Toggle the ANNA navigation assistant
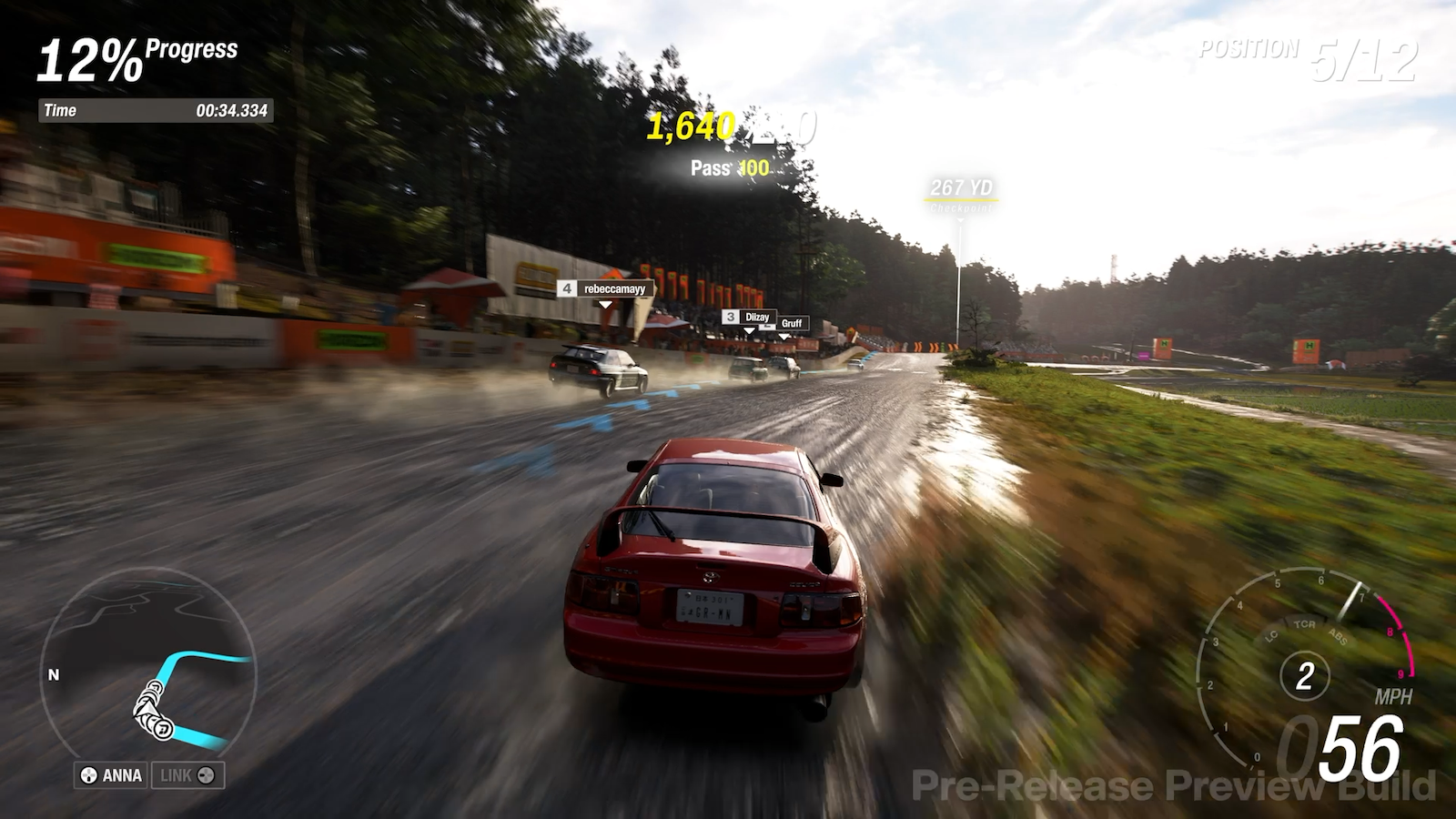Image resolution: width=1456 pixels, height=819 pixels. tap(109, 776)
